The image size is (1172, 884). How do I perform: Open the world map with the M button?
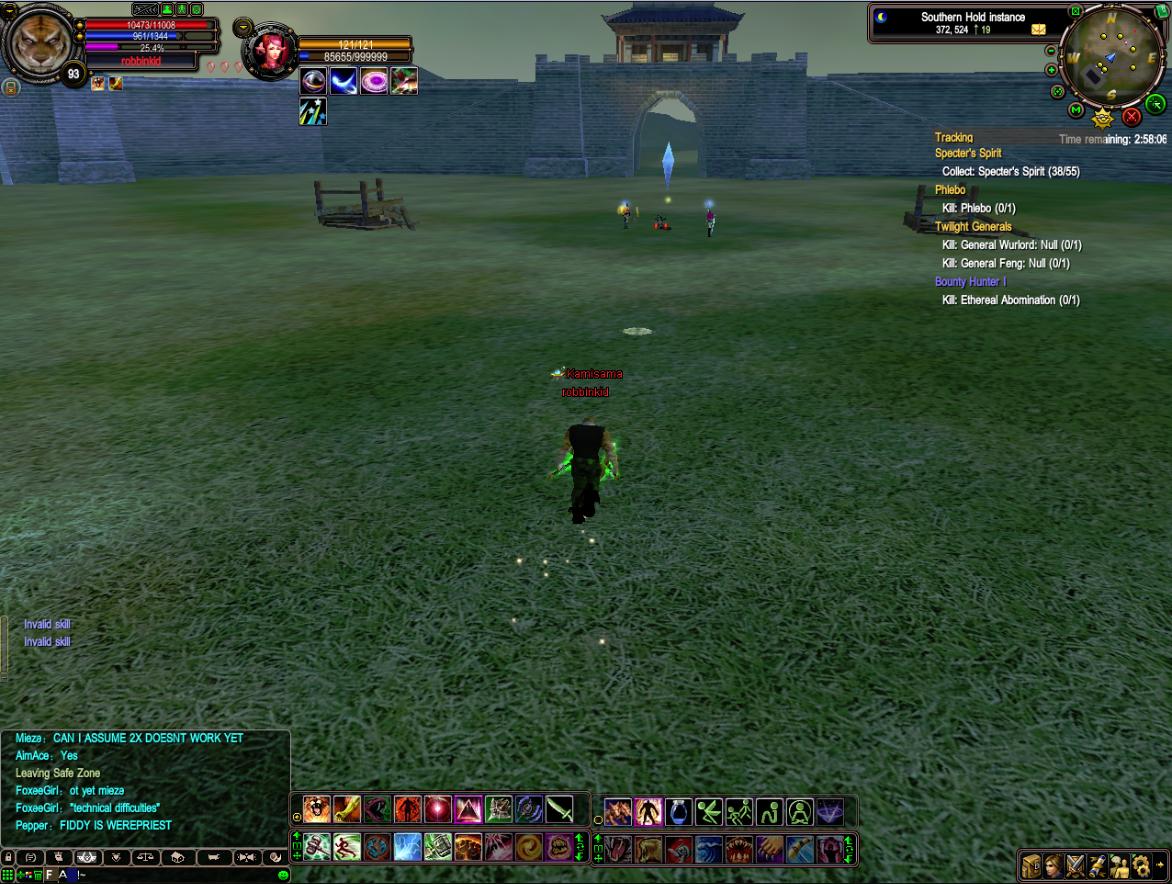(x=1076, y=109)
